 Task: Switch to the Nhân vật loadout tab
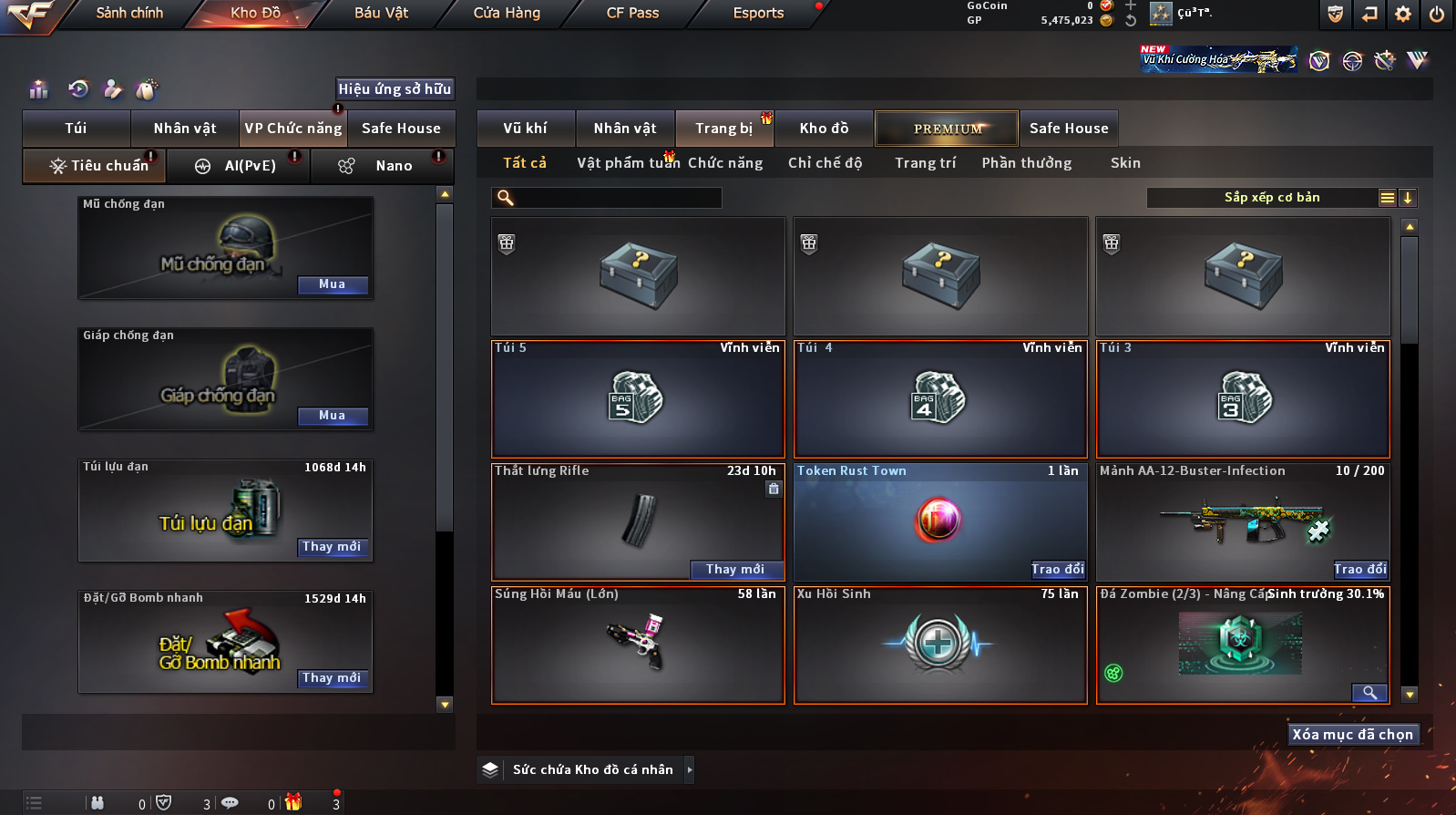point(185,129)
